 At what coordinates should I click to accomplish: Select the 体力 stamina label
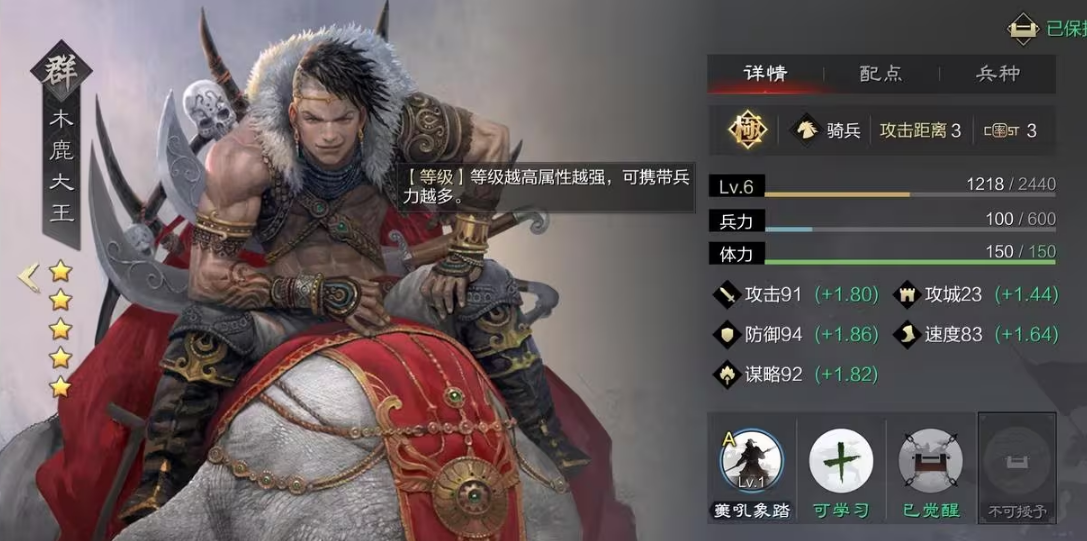tap(736, 253)
